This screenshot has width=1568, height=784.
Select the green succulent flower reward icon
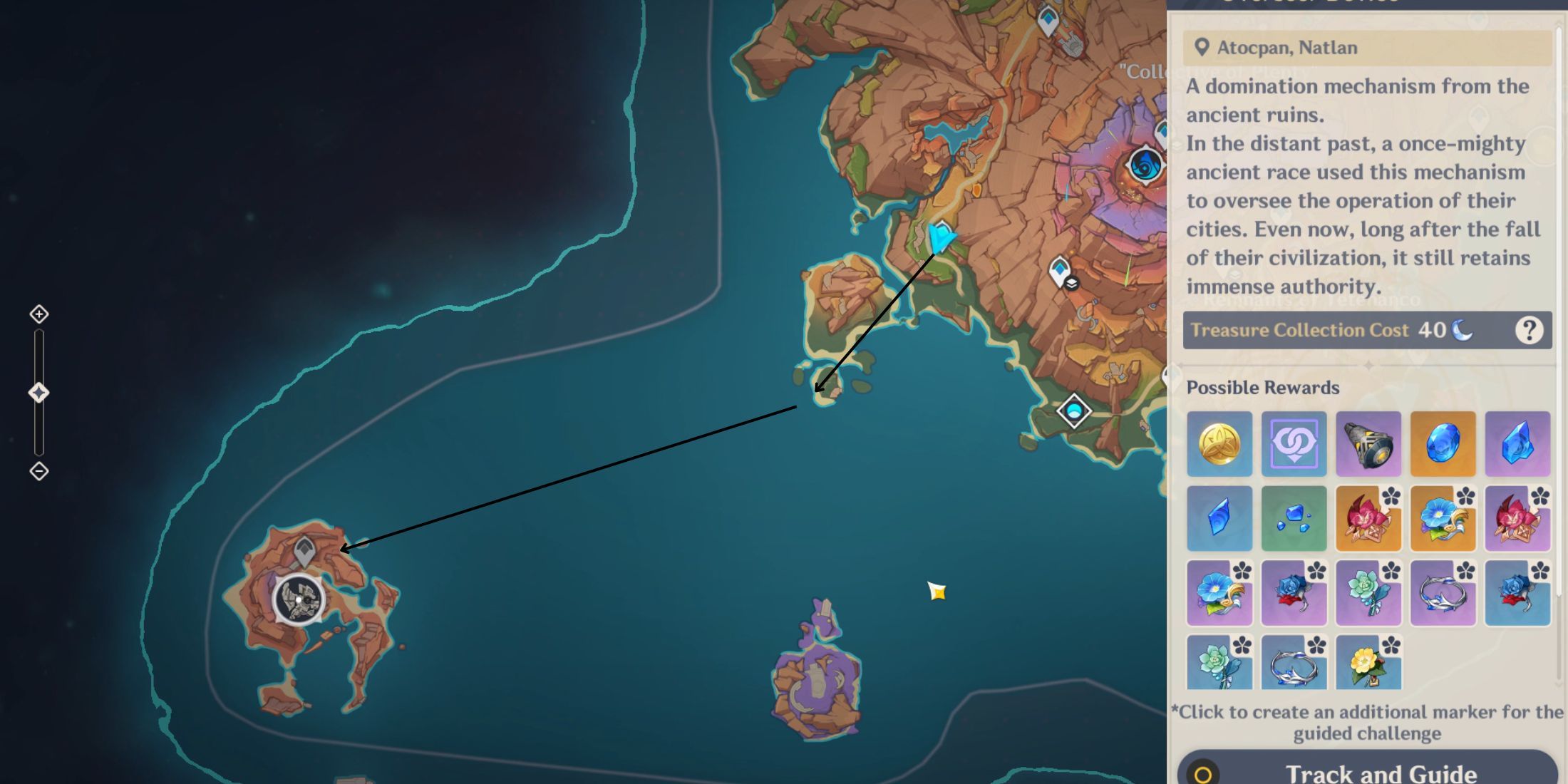pos(1368,593)
